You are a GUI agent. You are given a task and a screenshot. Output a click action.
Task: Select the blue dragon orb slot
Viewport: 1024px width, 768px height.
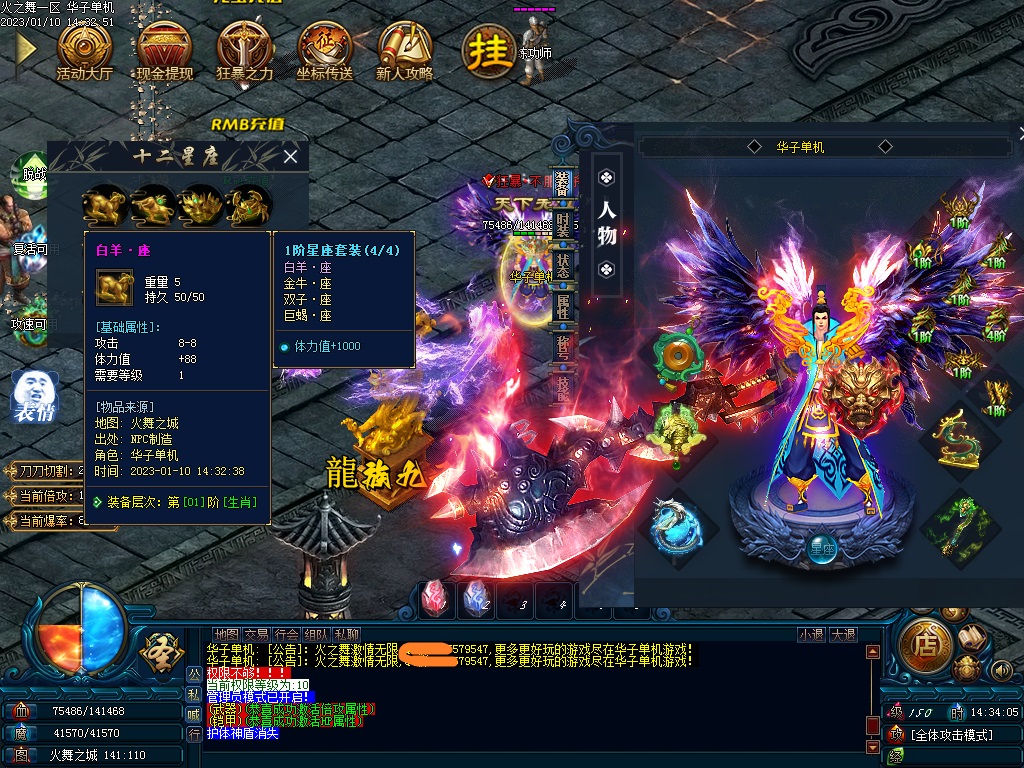coord(675,527)
